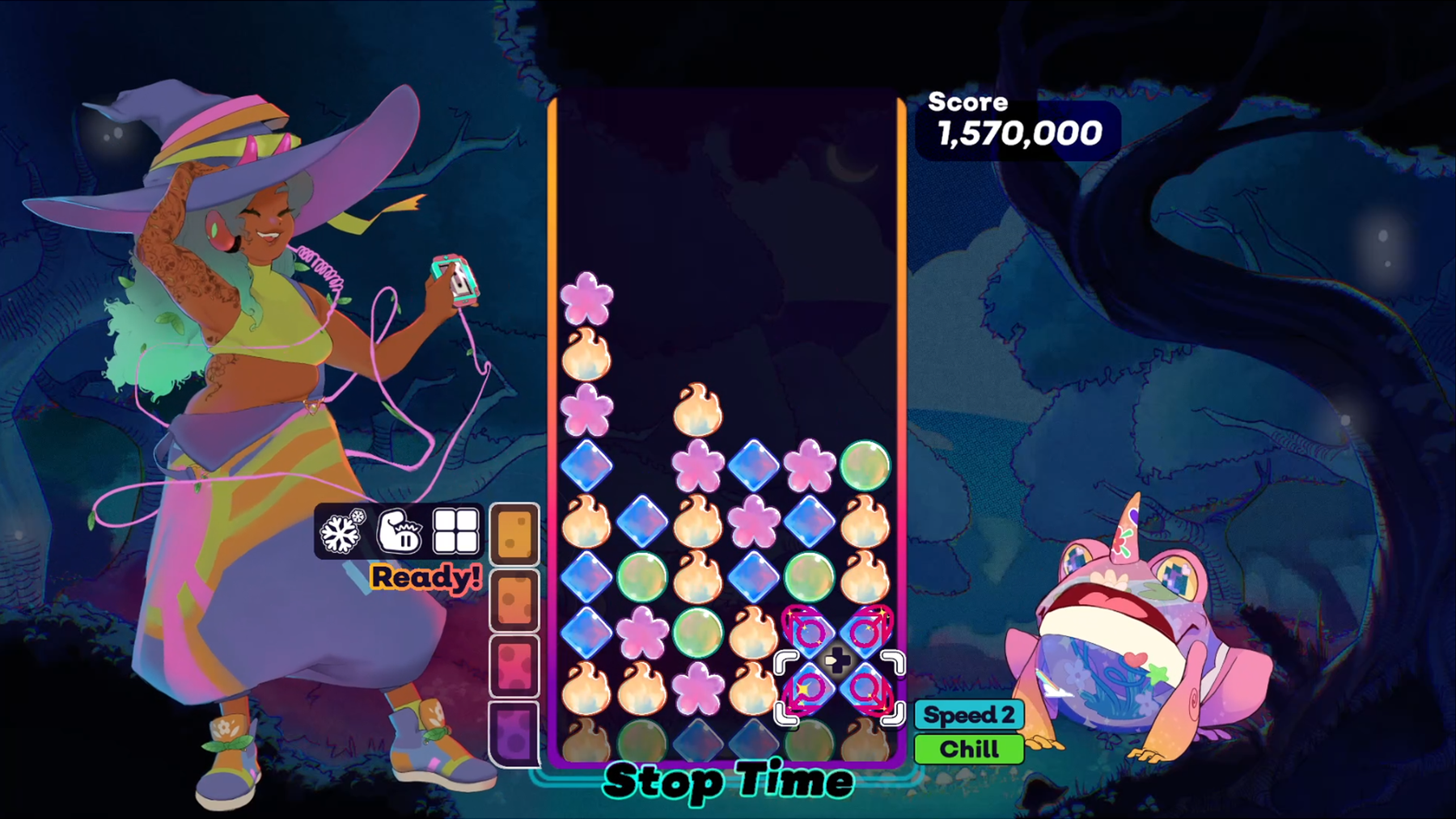Click the green orb gem near top right
1456x819 pixels.
click(x=866, y=466)
